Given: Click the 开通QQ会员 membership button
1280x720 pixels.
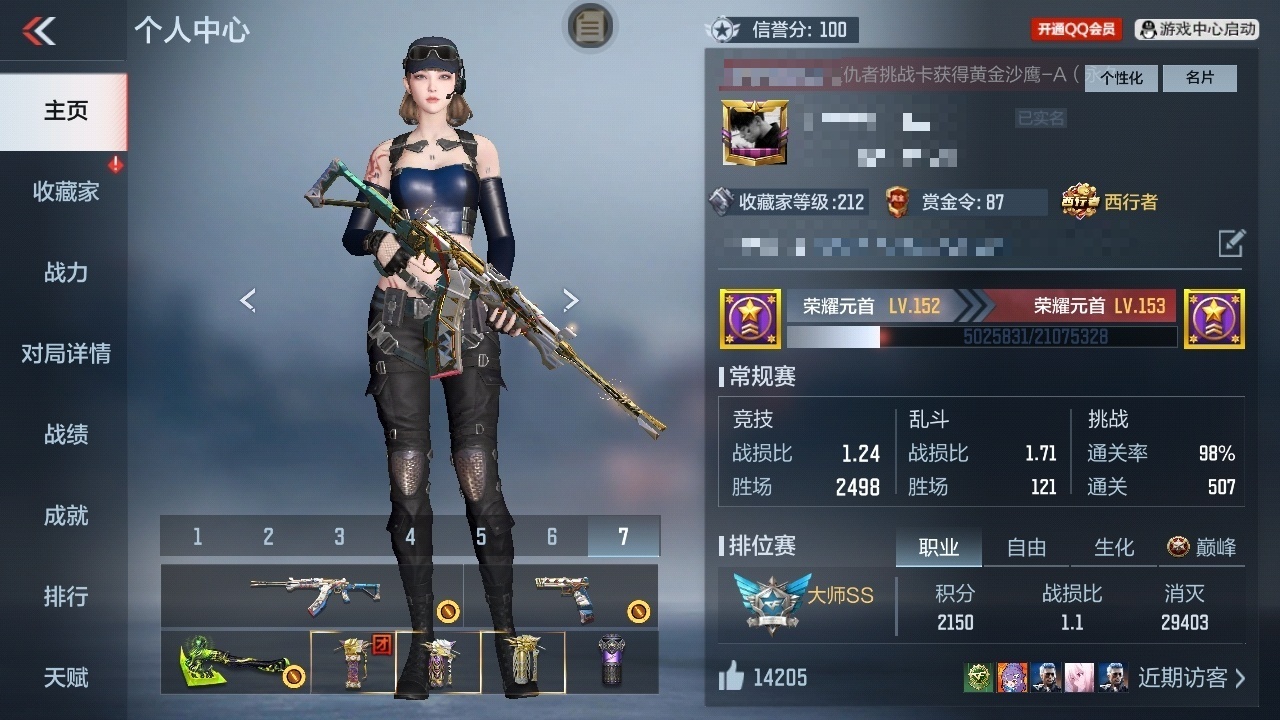Looking at the screenshot, I should 1076,30.
